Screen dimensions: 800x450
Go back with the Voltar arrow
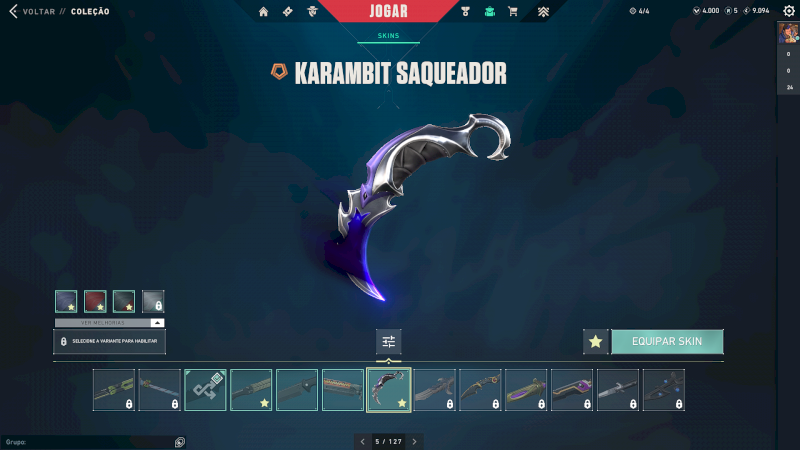13,11
